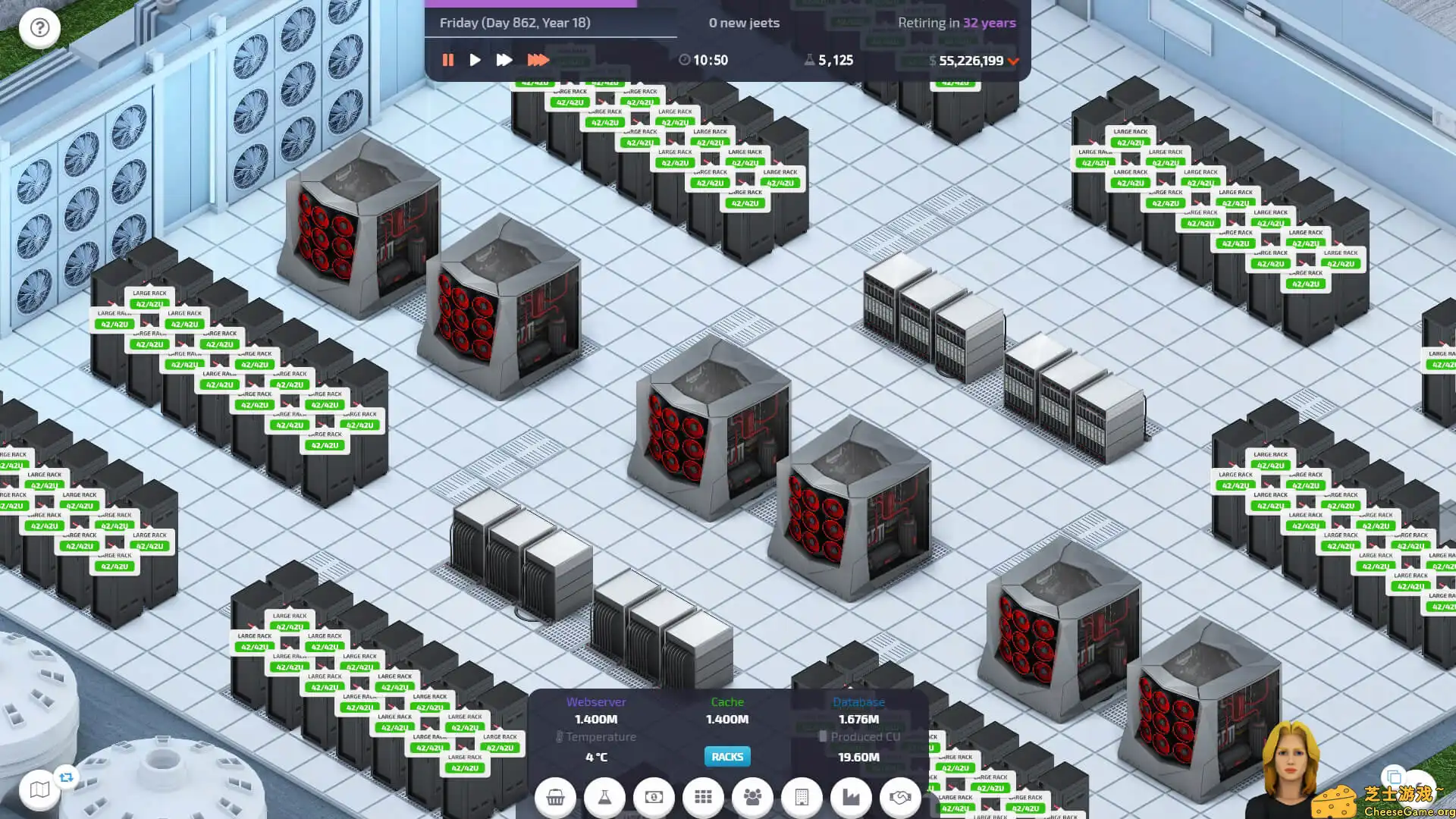Open the folded map view
This screenshot has height=819, width=1456.
point(39,790)
